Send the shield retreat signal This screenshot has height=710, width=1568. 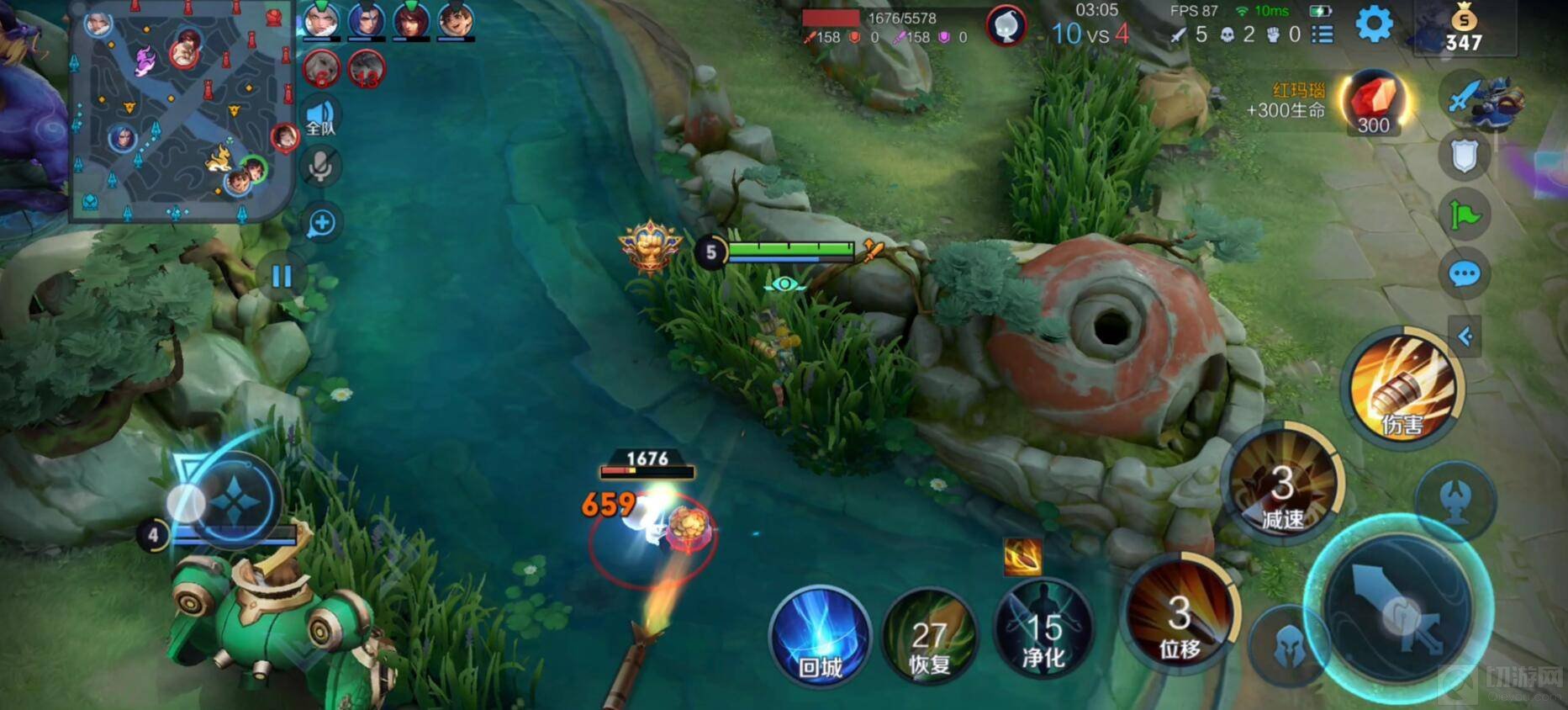click(x=1464, y=156)
